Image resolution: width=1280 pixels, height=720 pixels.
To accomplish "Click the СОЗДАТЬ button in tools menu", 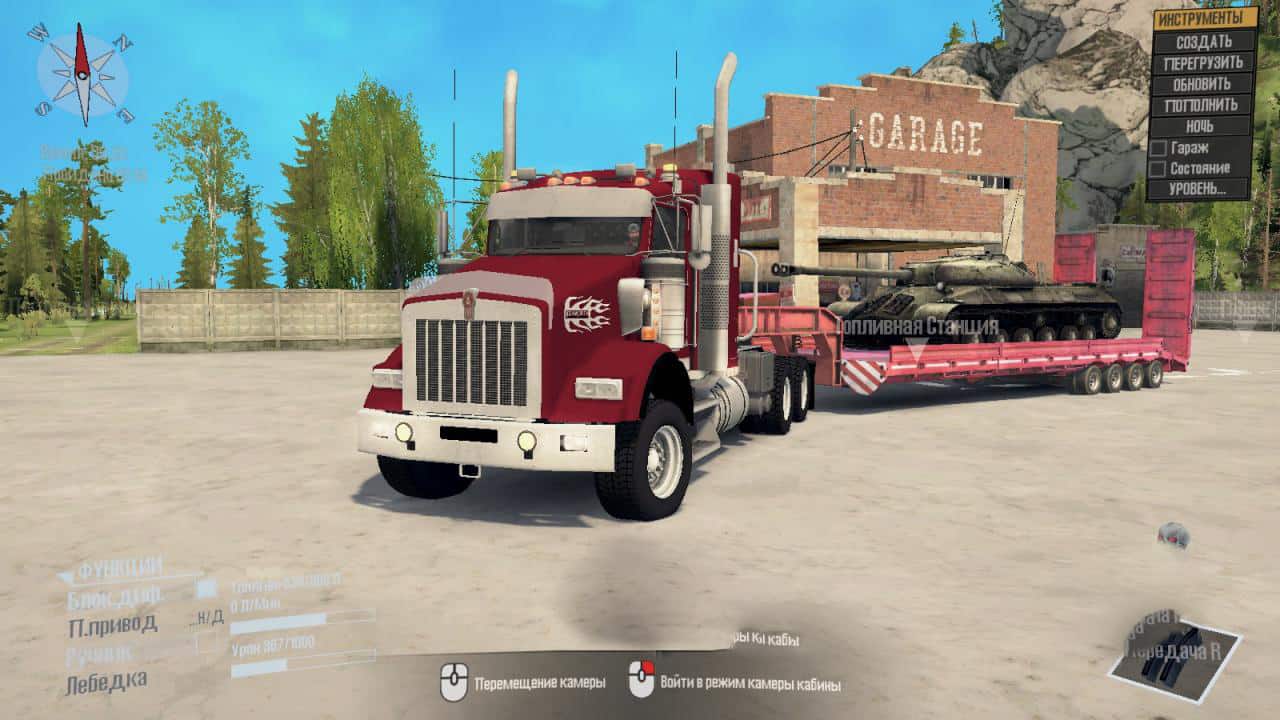I will coord(1203,42).
